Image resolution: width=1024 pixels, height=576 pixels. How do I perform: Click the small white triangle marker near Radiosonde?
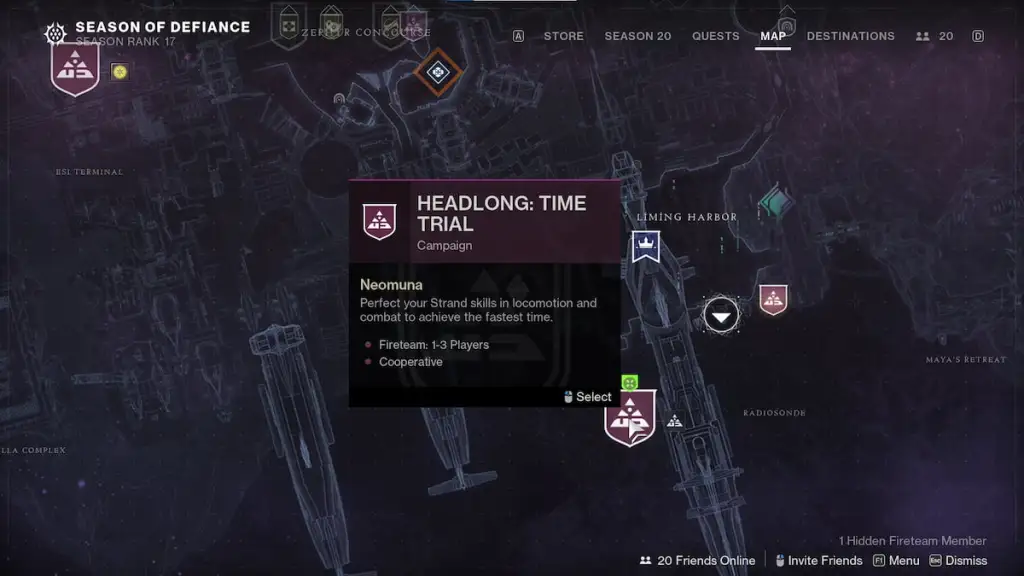(x=675, y=421)
